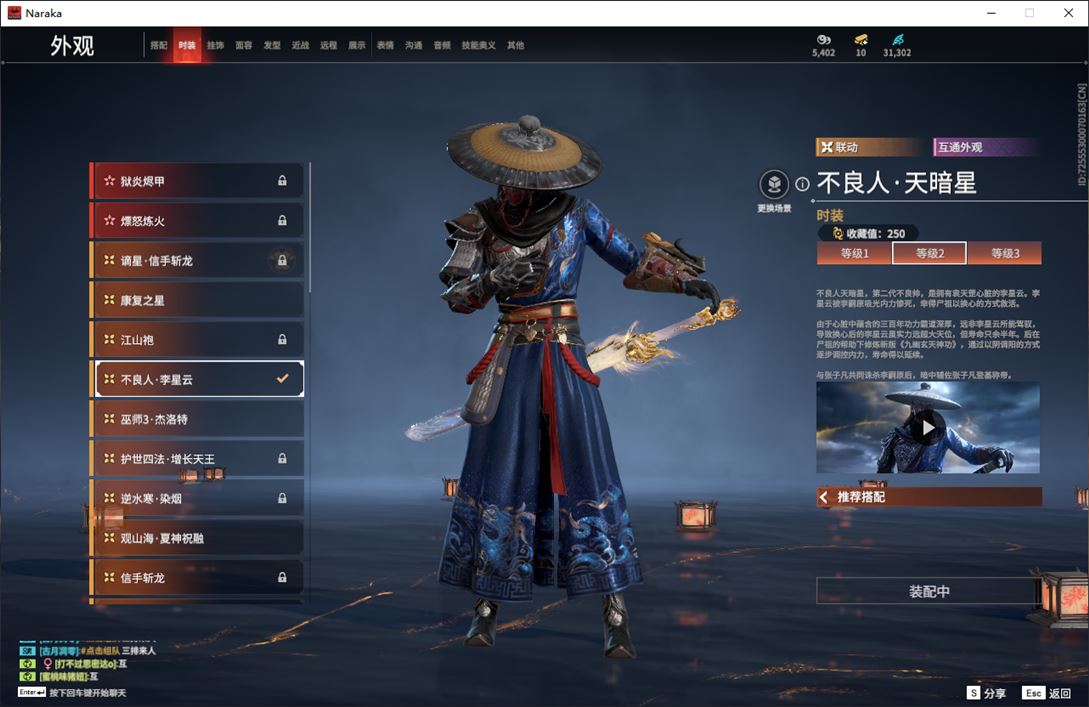The height and width of the screenshot is (707, 1089).
Task: Expand the 推荐搭配 recommended set
Action: point(929,497)
